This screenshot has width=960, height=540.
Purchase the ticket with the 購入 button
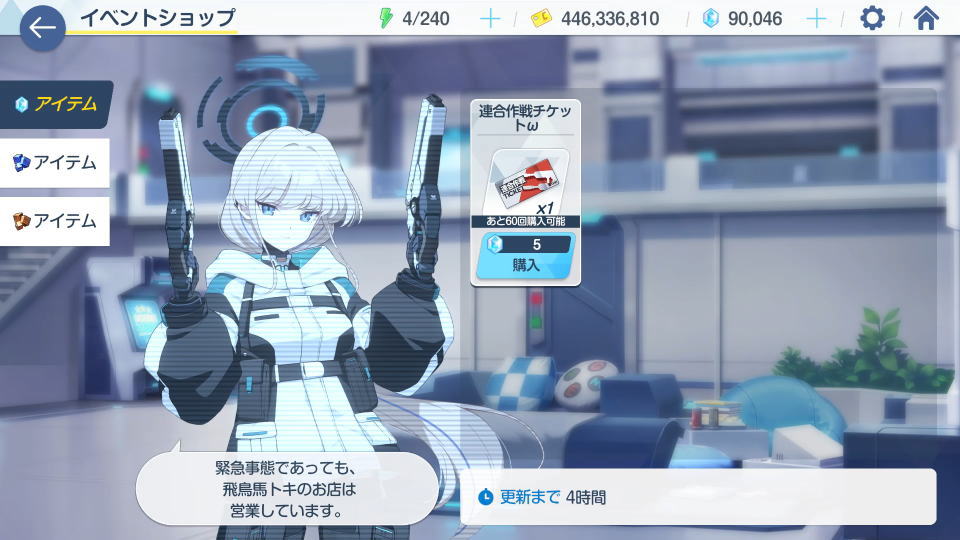tap(525, 265)
